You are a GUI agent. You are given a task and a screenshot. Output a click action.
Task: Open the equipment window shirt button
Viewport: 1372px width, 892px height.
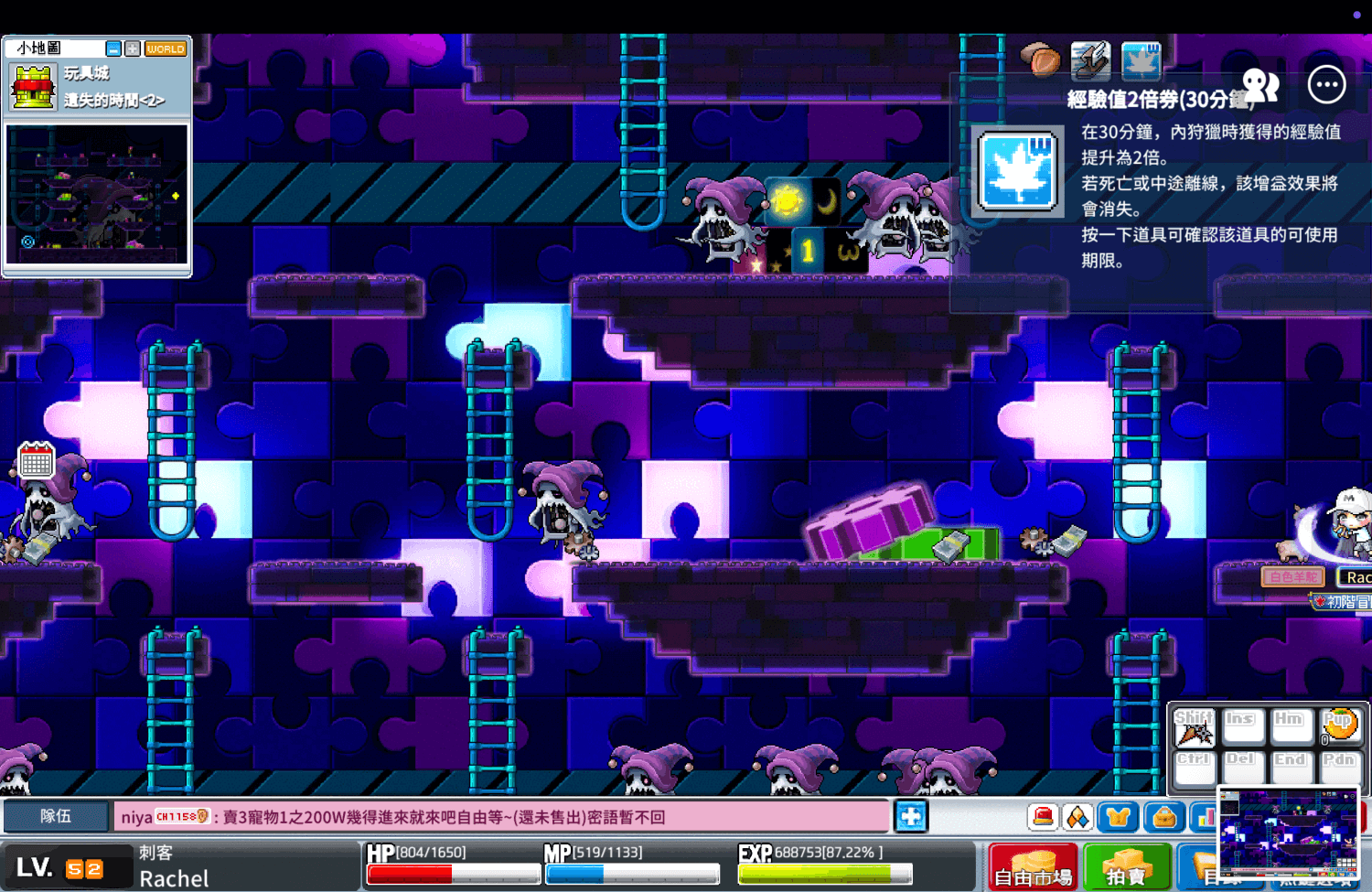coord(1118,816)
